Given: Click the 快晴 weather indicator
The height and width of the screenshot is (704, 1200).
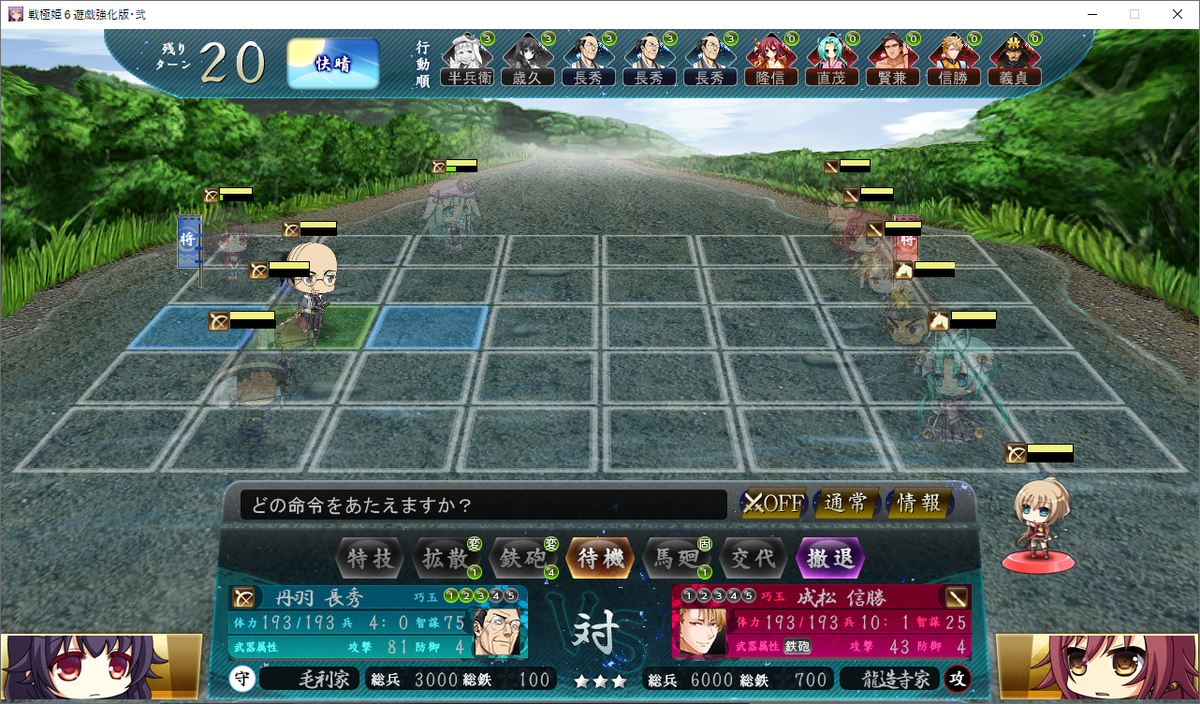Looking at the screenshot, I should (x=333, y=63).
